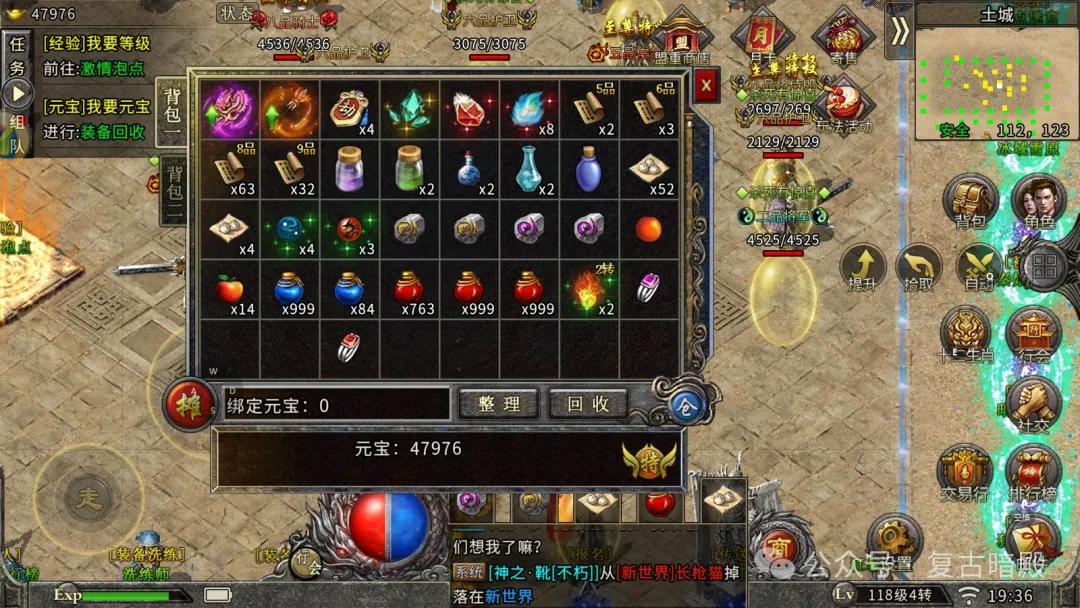Open the 排行榜 ranking board

1032,470
